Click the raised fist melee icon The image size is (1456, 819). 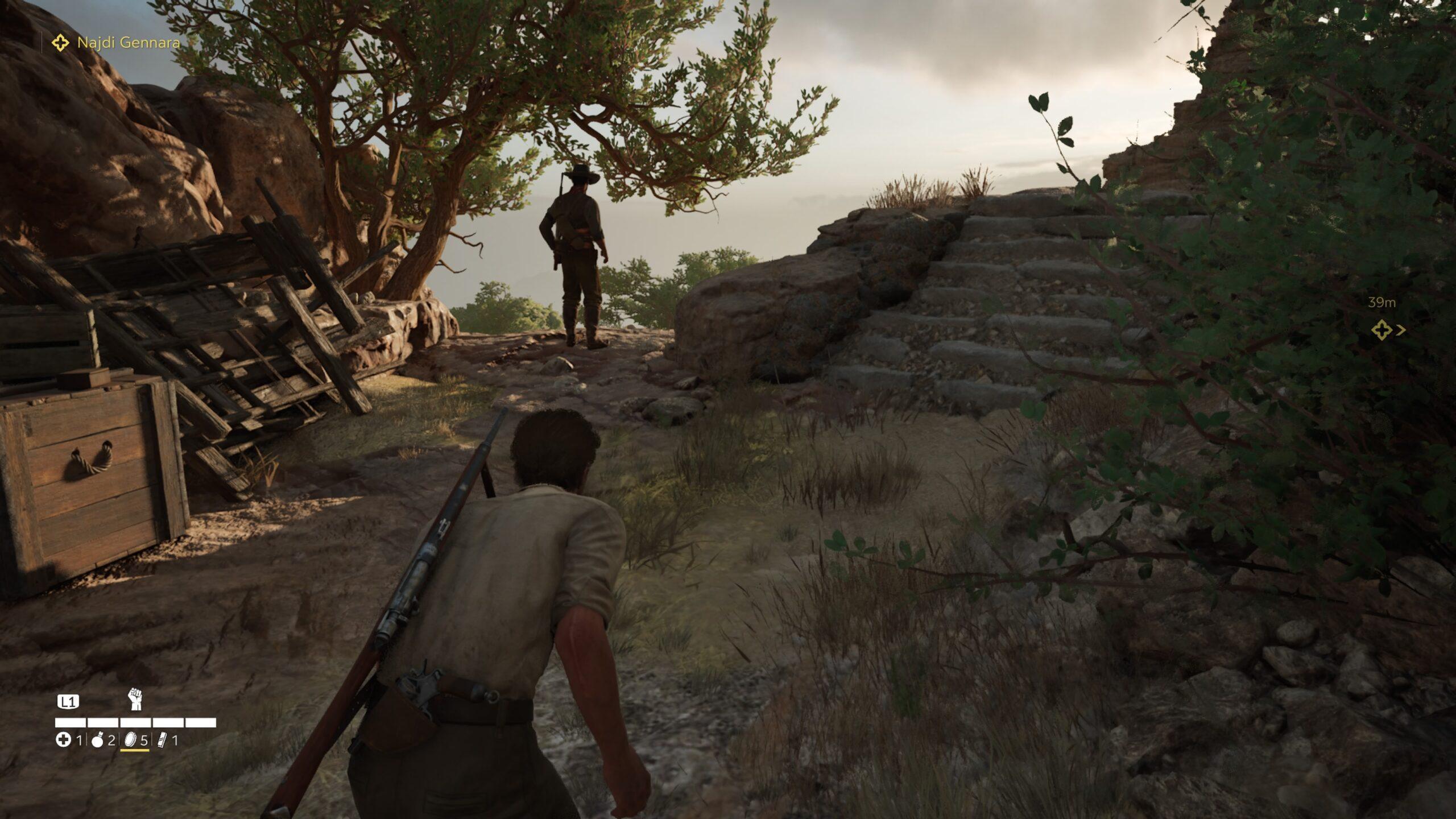[x=135, y=699]
